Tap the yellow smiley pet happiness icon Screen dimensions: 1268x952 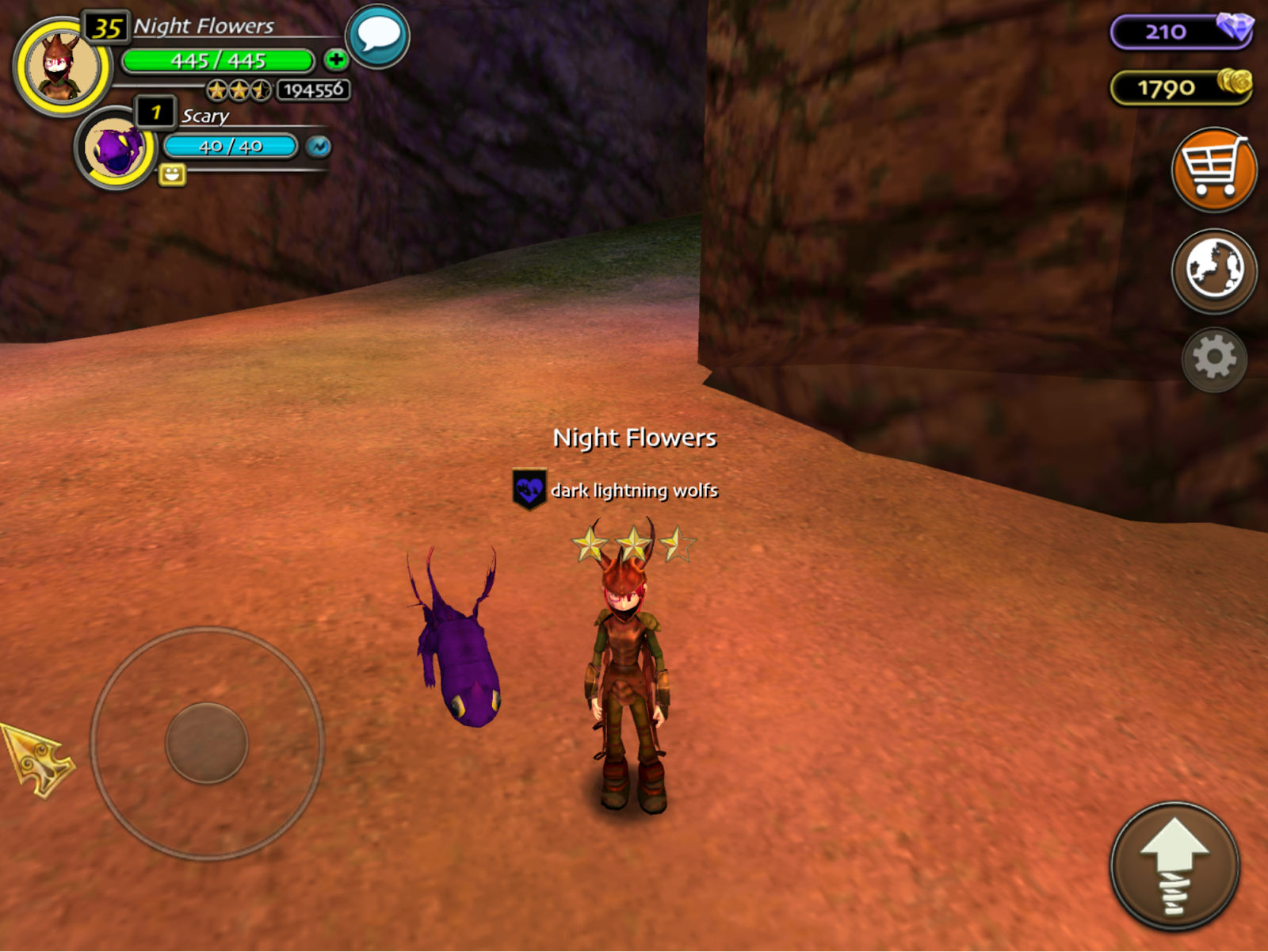click(x=172, y=174)
